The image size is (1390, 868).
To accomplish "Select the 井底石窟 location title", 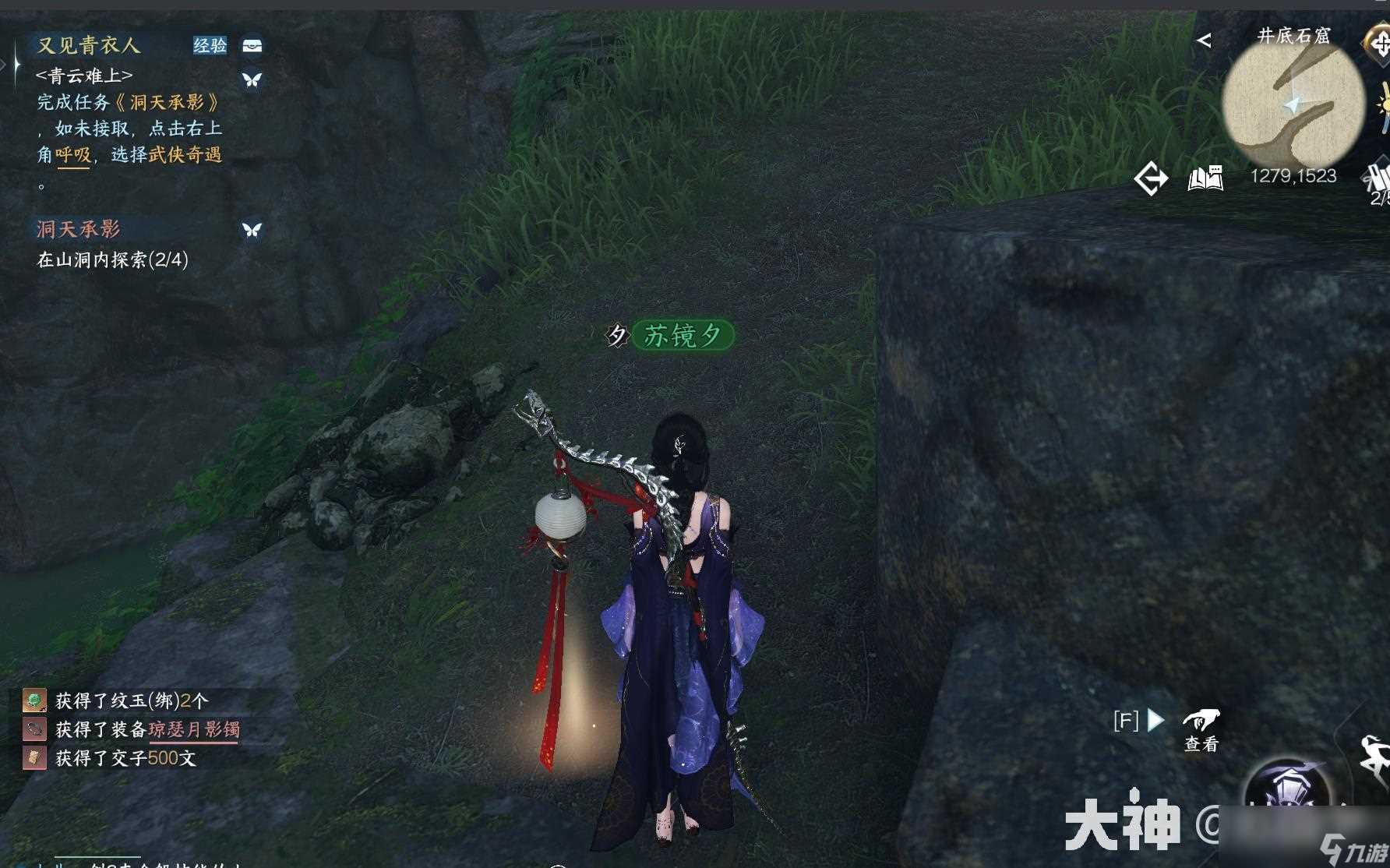I will click(1293, 36).
